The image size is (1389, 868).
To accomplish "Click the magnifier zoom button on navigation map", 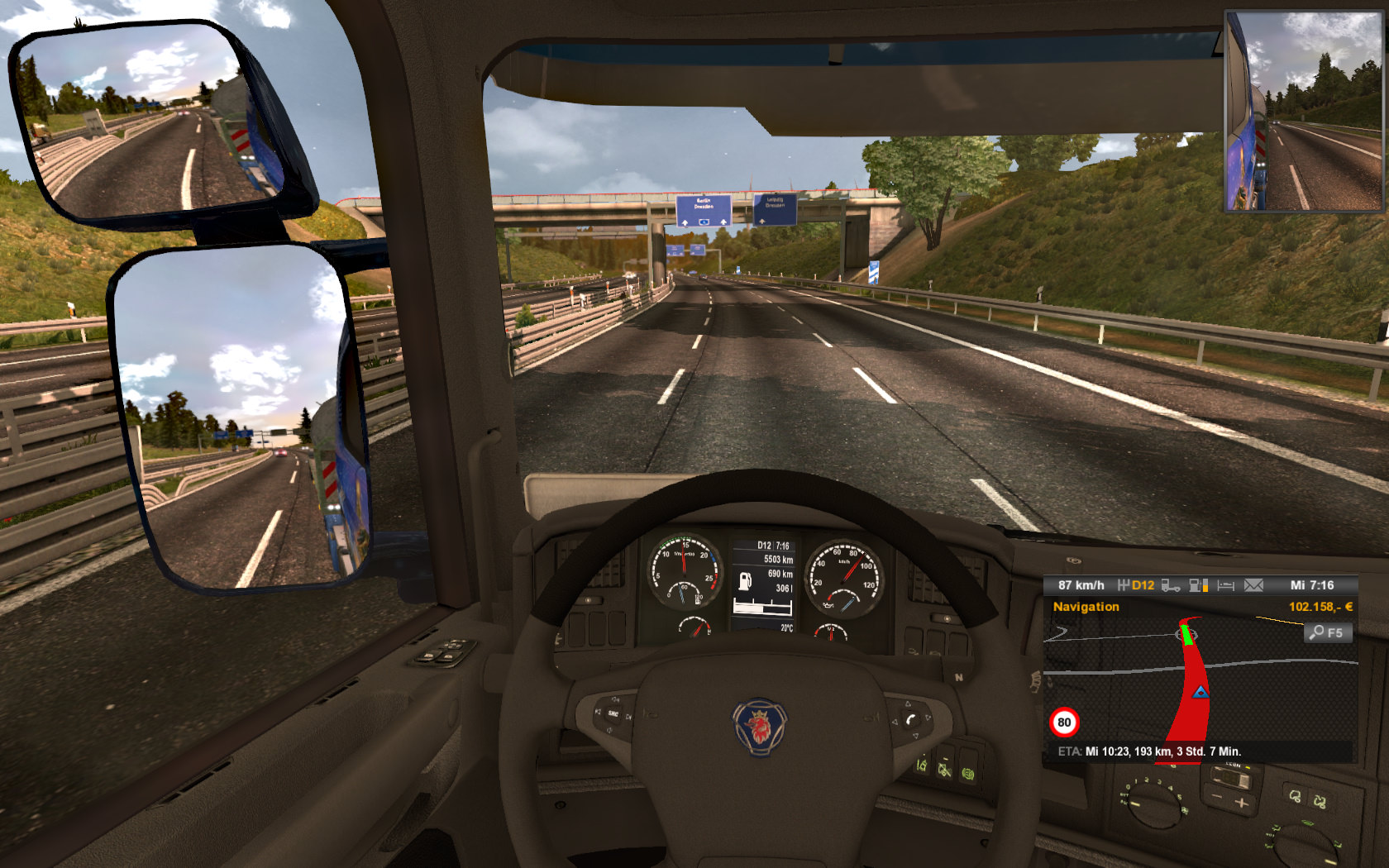I will (1326, 633).
